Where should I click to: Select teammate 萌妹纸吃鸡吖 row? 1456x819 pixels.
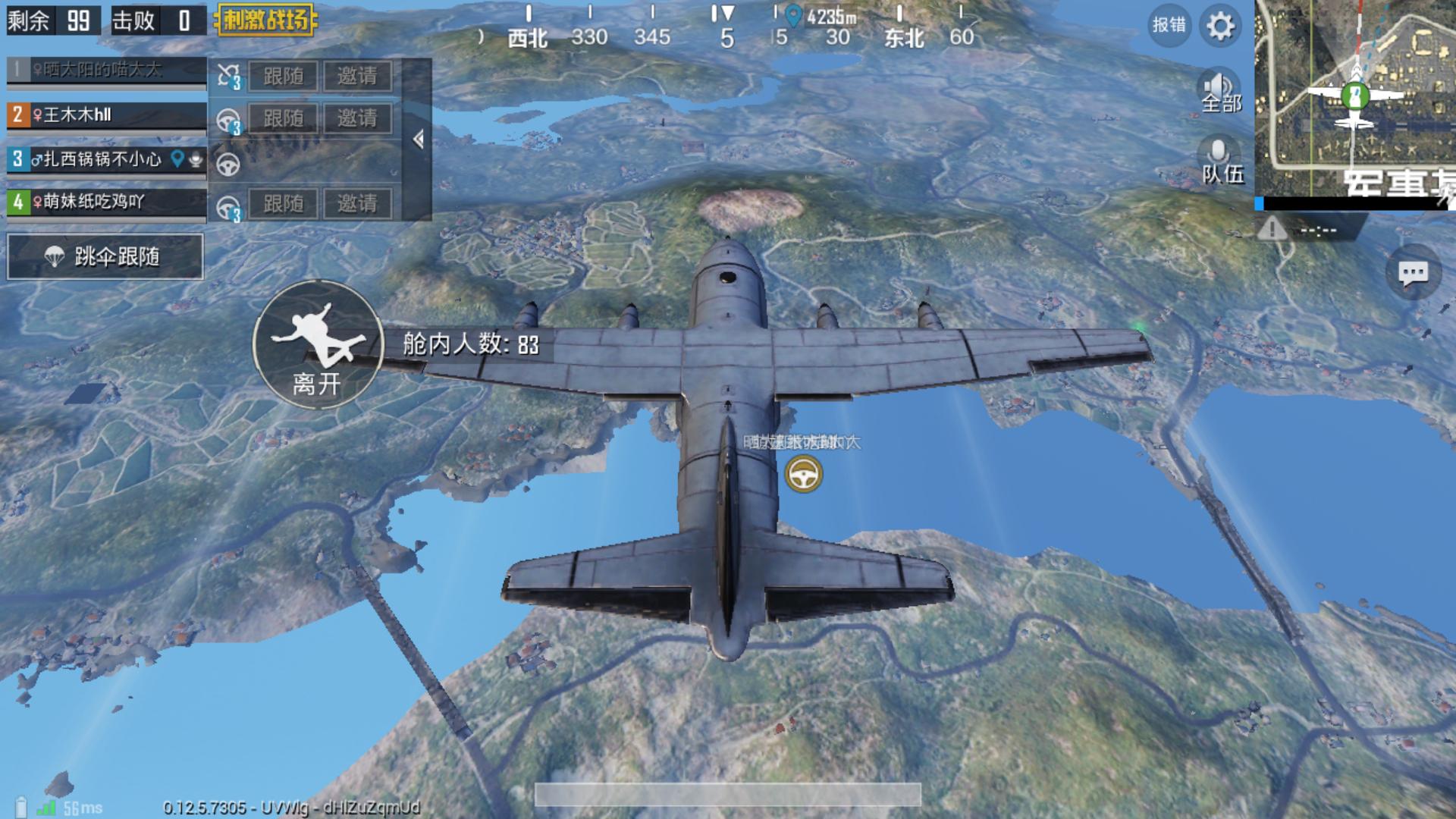pyautogui.click(x=106, y=202)
